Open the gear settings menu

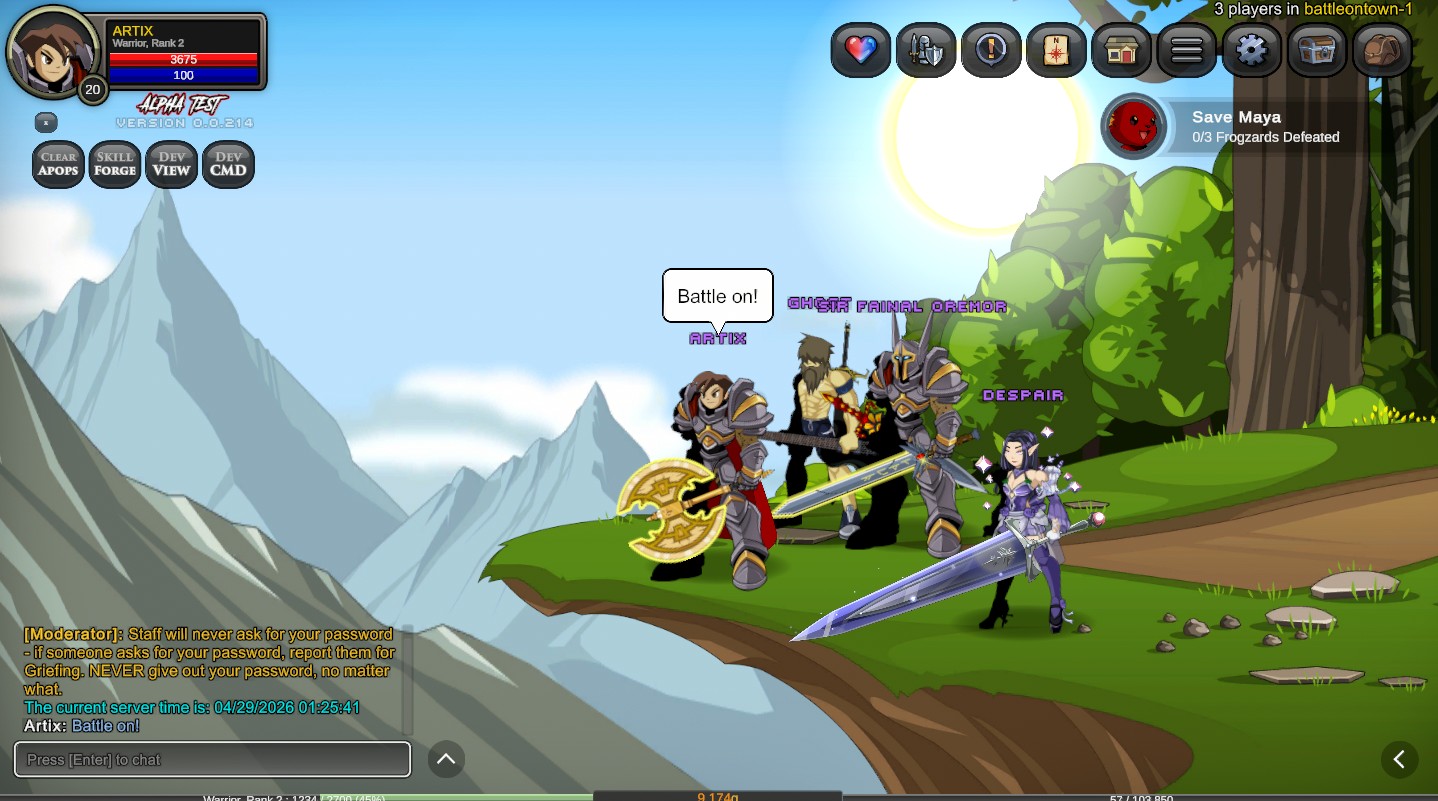pyautogui.click(x=1251, y=50)
